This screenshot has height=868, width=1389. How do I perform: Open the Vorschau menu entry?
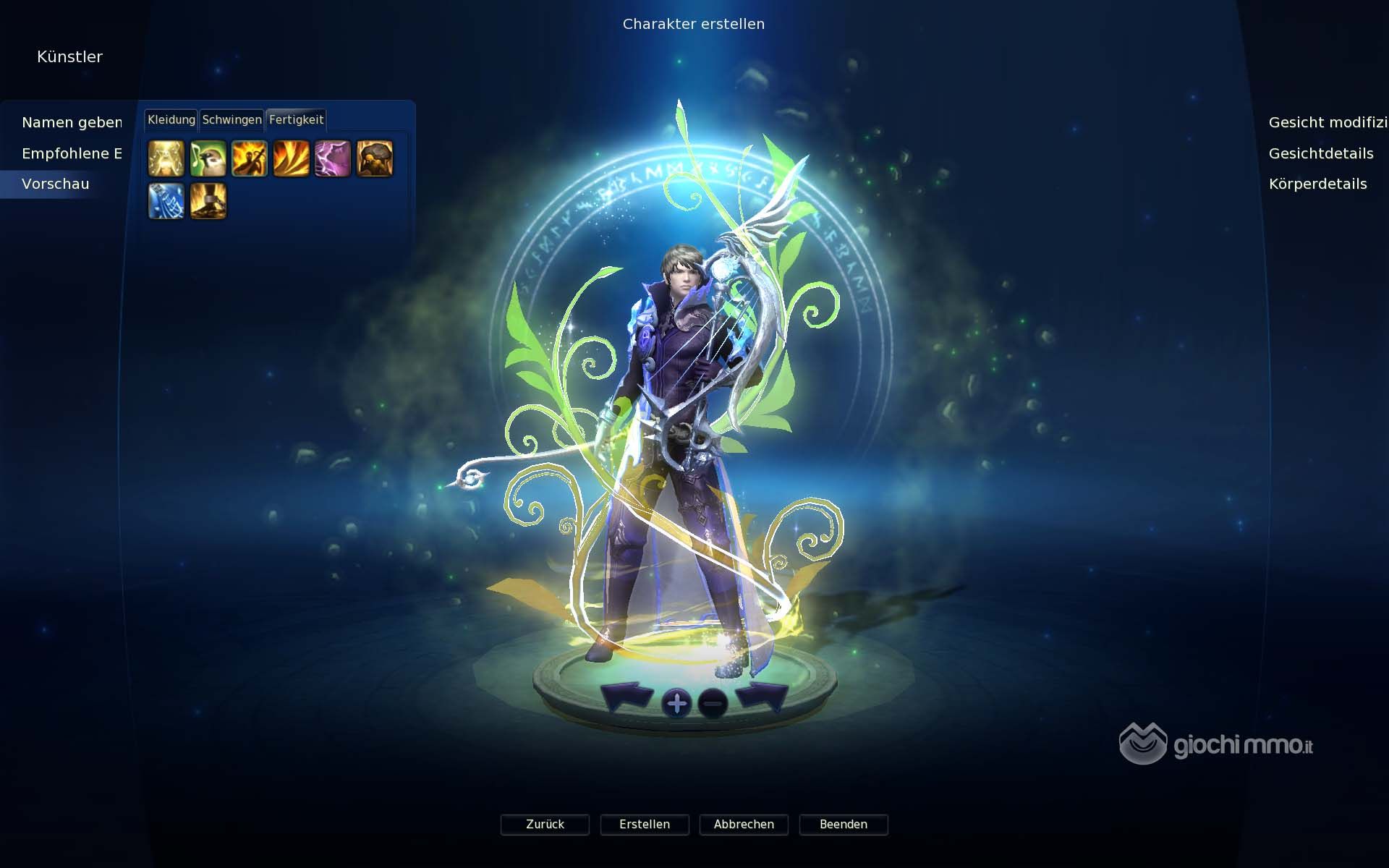coord(56,184)
